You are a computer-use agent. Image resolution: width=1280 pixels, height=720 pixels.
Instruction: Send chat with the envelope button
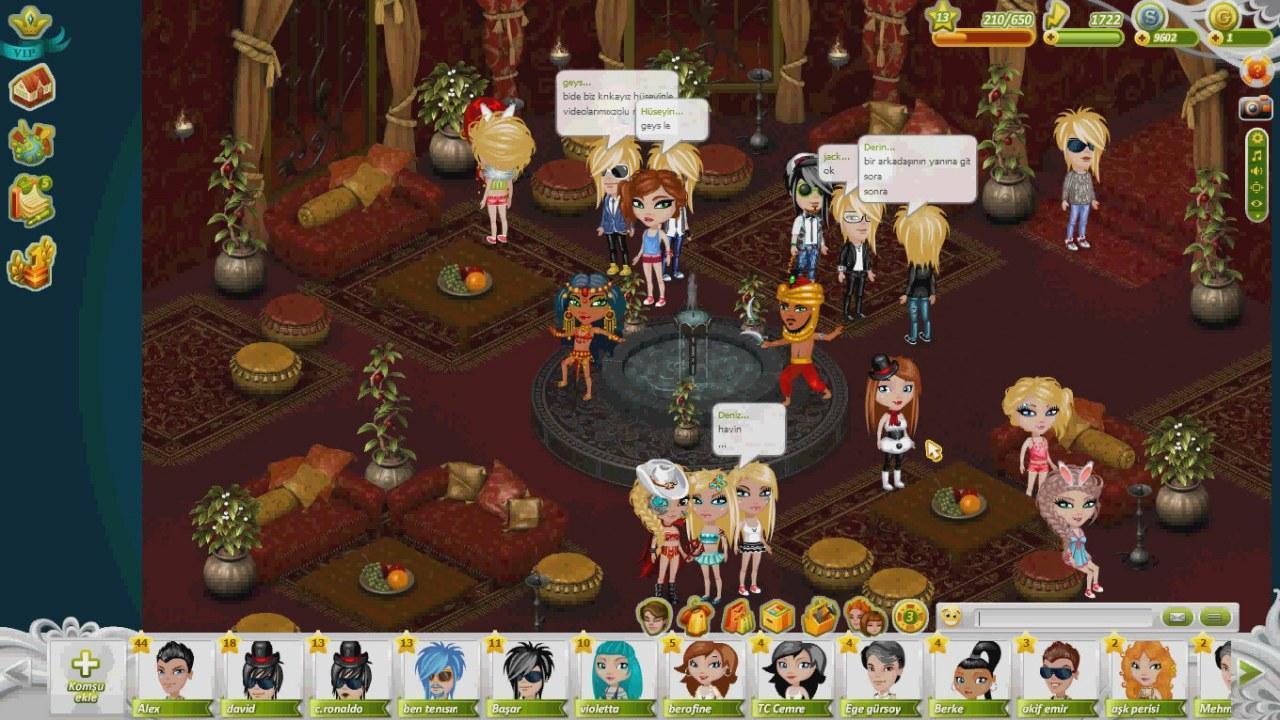coord(1179,617)
